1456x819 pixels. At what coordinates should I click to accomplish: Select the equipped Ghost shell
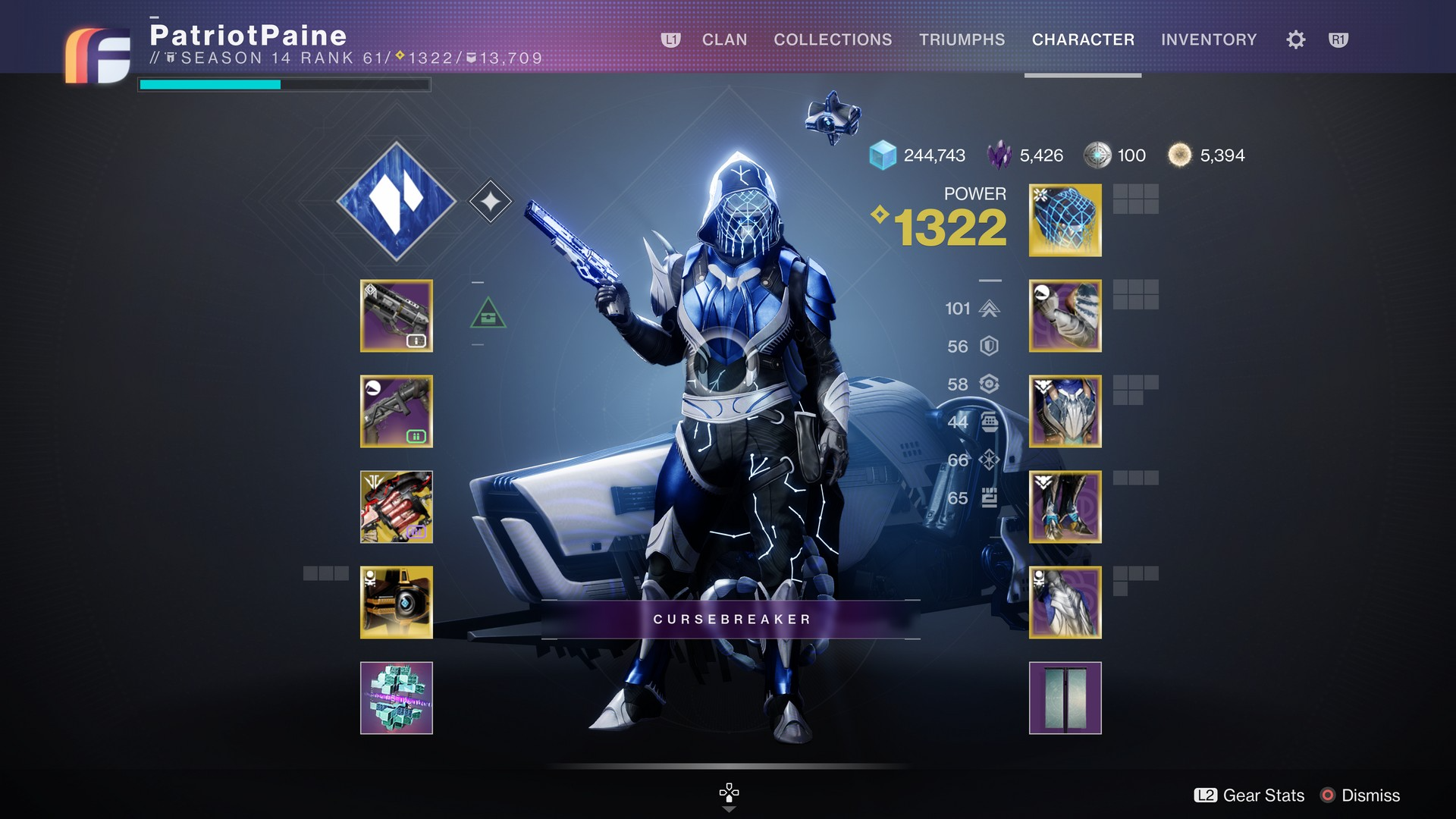(x=397, y=601)
